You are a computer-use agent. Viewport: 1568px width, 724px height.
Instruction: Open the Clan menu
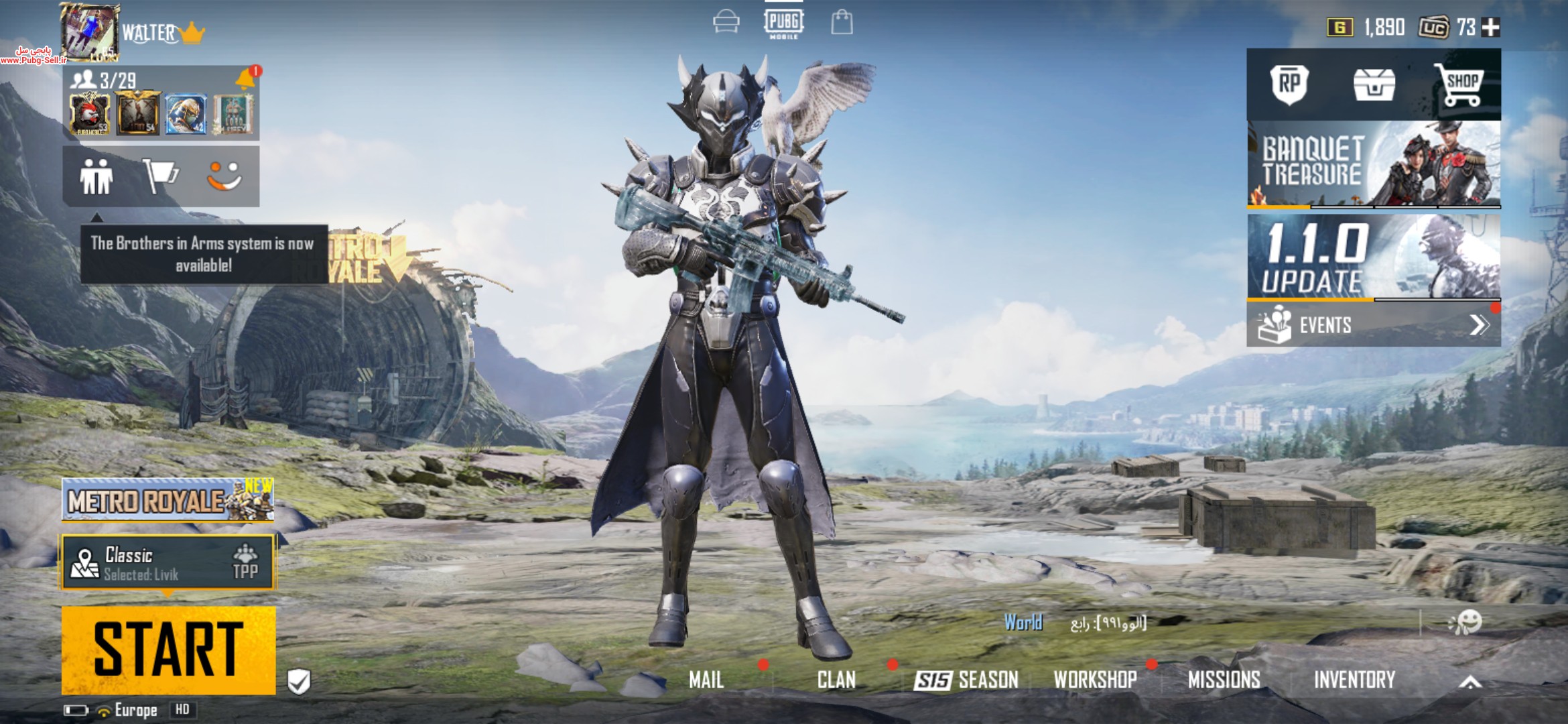pyautogui.click(x=836, y=680)
